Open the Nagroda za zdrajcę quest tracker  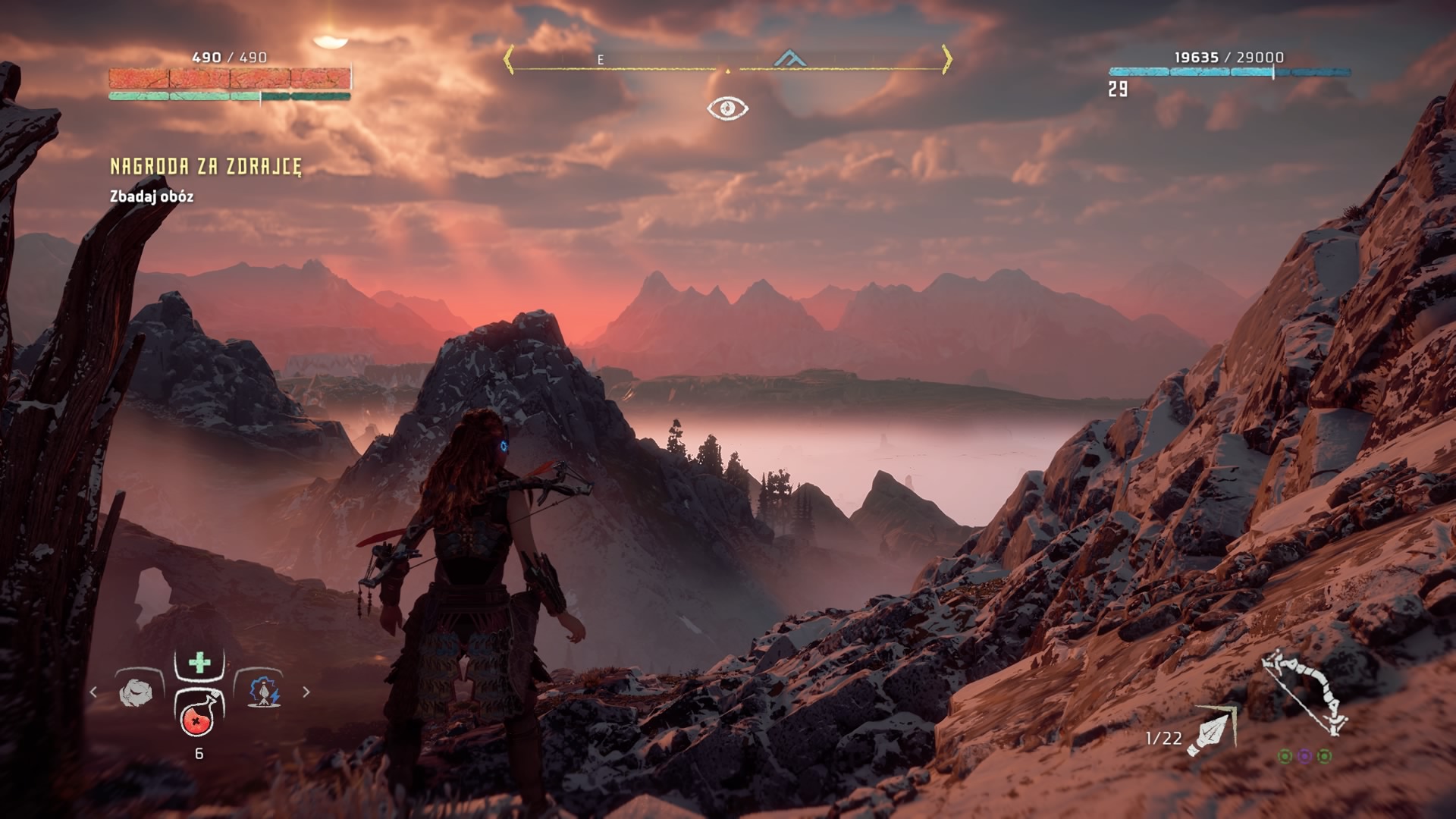tap(206, 167)
